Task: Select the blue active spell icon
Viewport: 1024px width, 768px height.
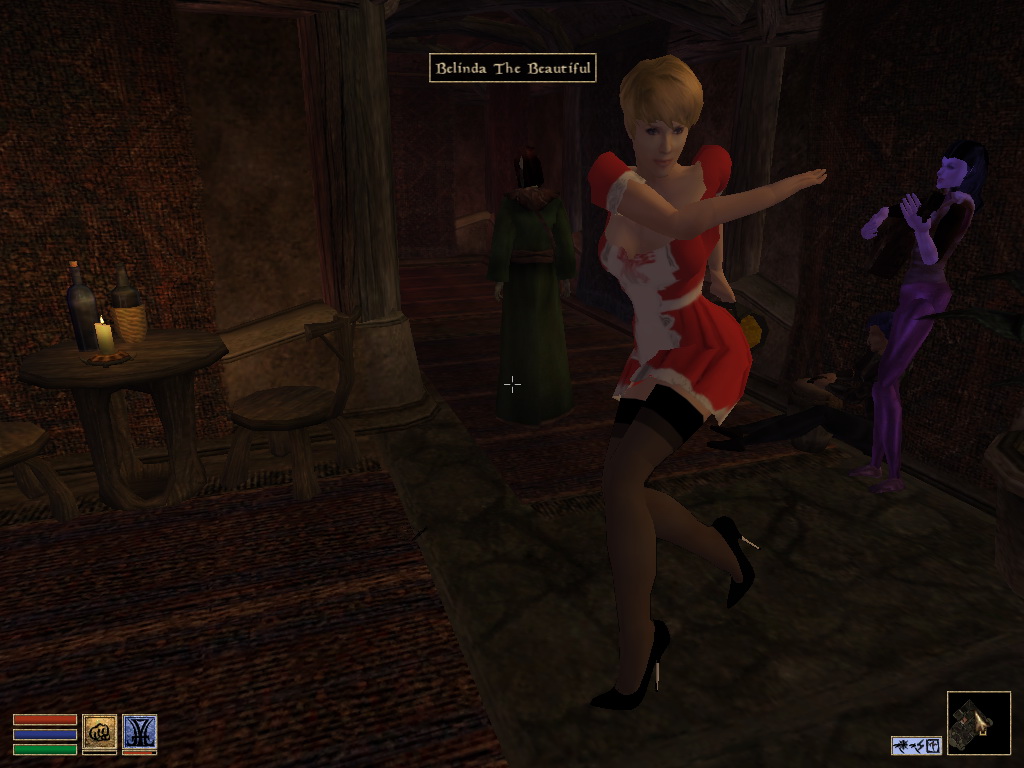Action: click(139, 732)
